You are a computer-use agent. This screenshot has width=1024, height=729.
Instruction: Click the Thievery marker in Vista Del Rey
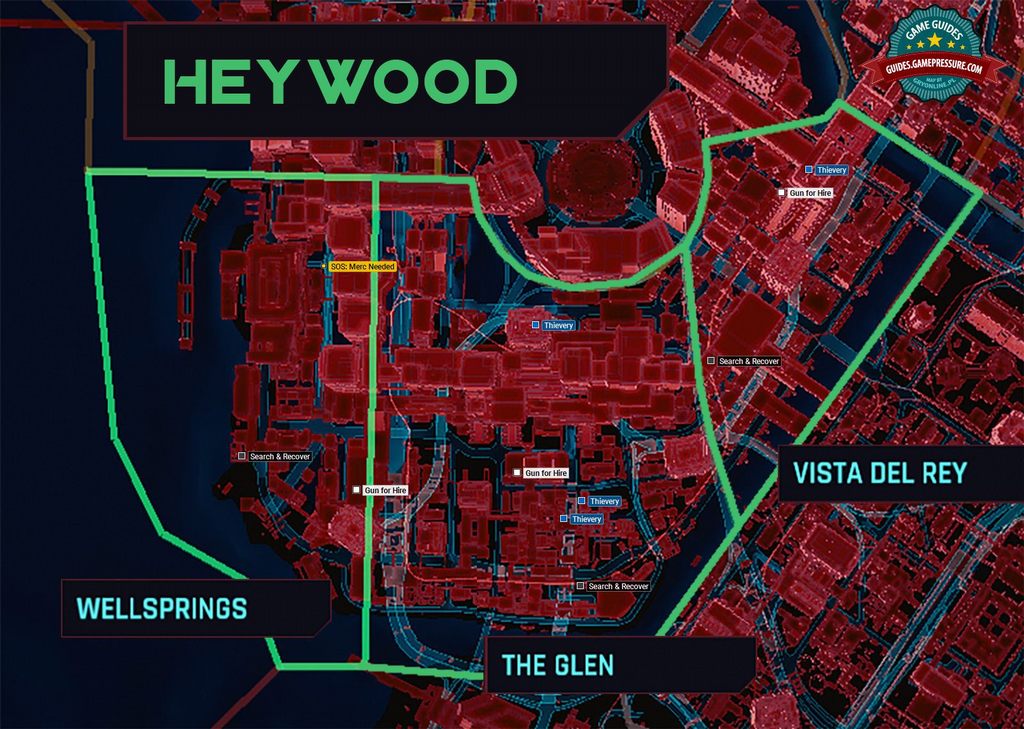(826, 170)
